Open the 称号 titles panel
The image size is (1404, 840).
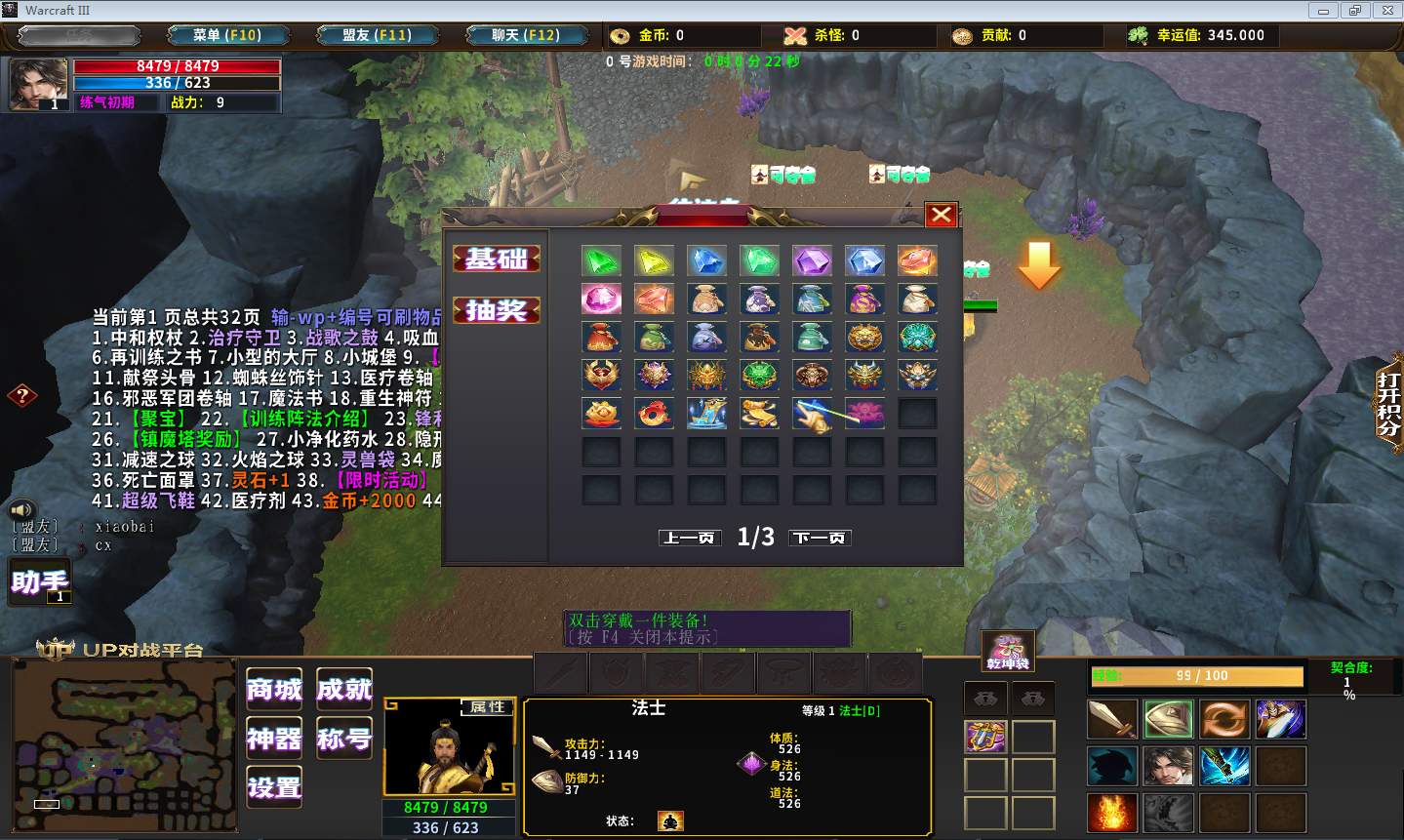pyautogui.click(x=344, y=739)
